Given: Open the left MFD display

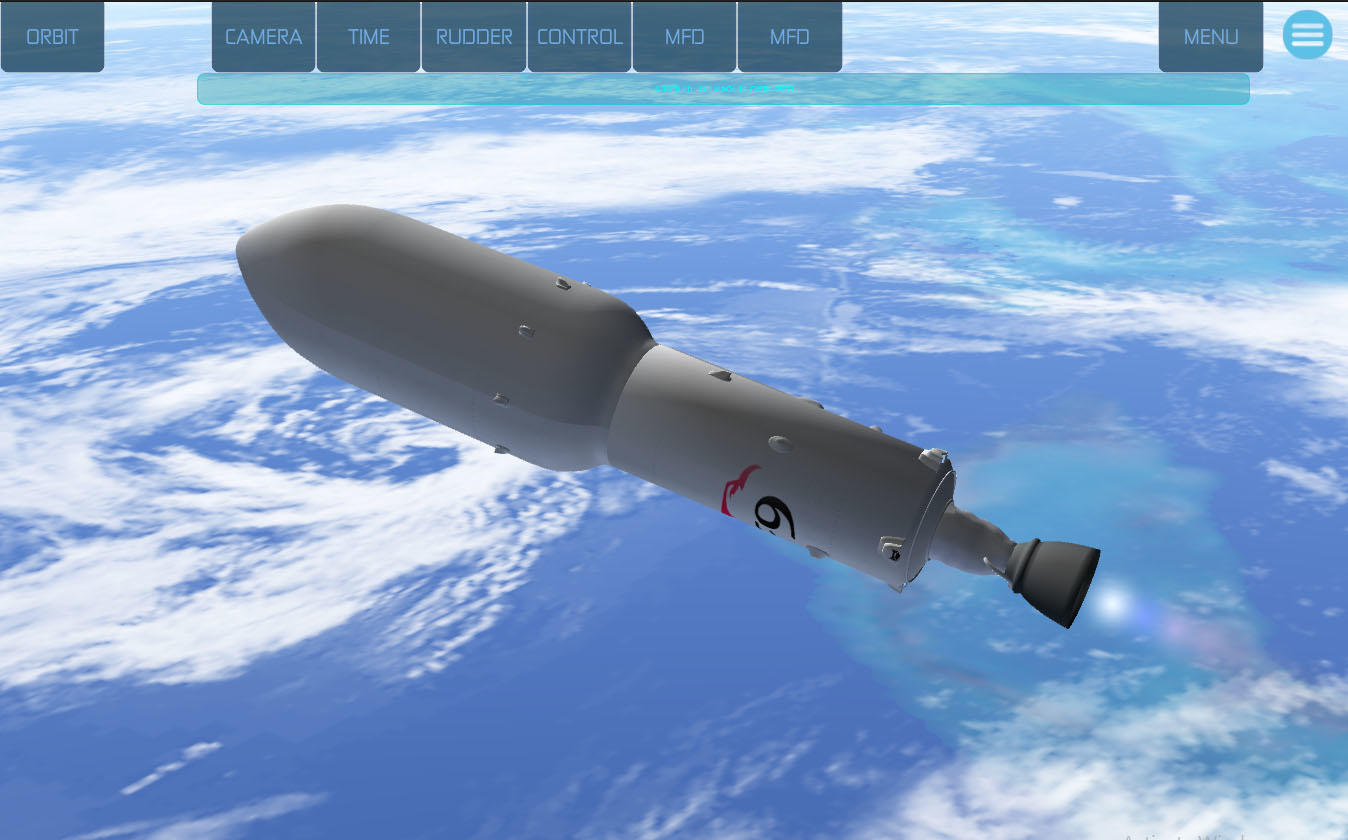Looking at the screenshot, I should [x=684, y=36].
